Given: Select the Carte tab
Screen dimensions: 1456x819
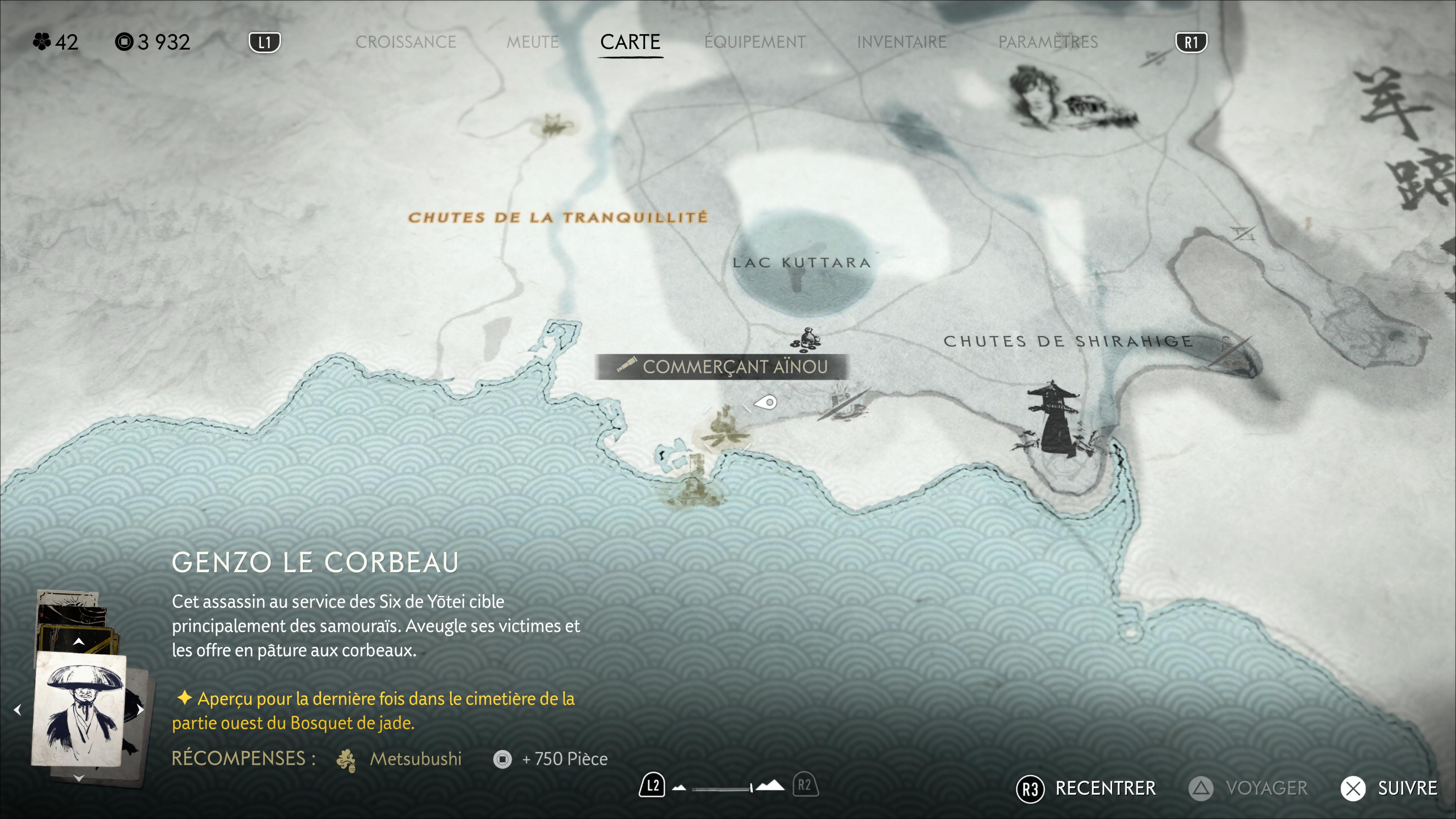Looking at the screenshot, I should click(x=630, y=42).
